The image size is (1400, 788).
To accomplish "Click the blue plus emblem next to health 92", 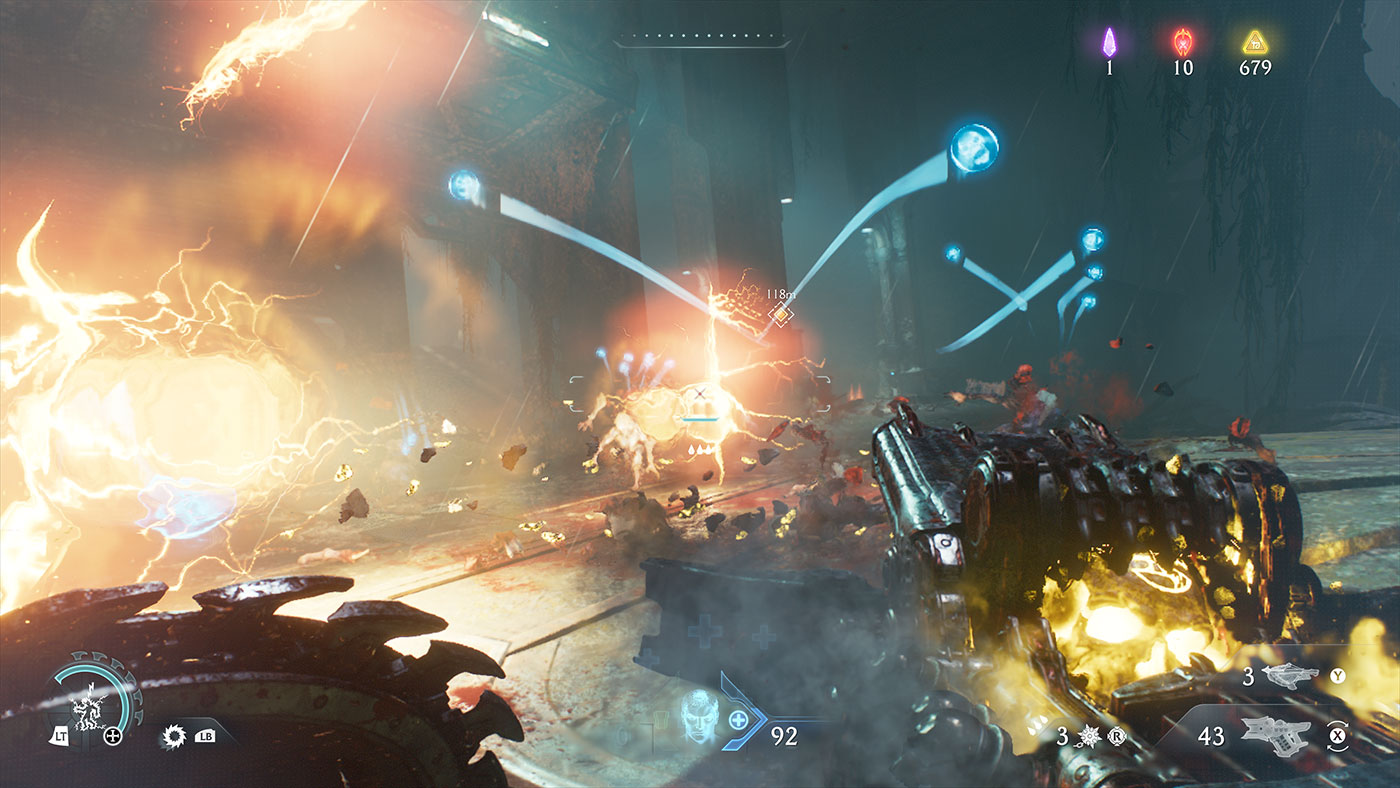I will (738, 719).
